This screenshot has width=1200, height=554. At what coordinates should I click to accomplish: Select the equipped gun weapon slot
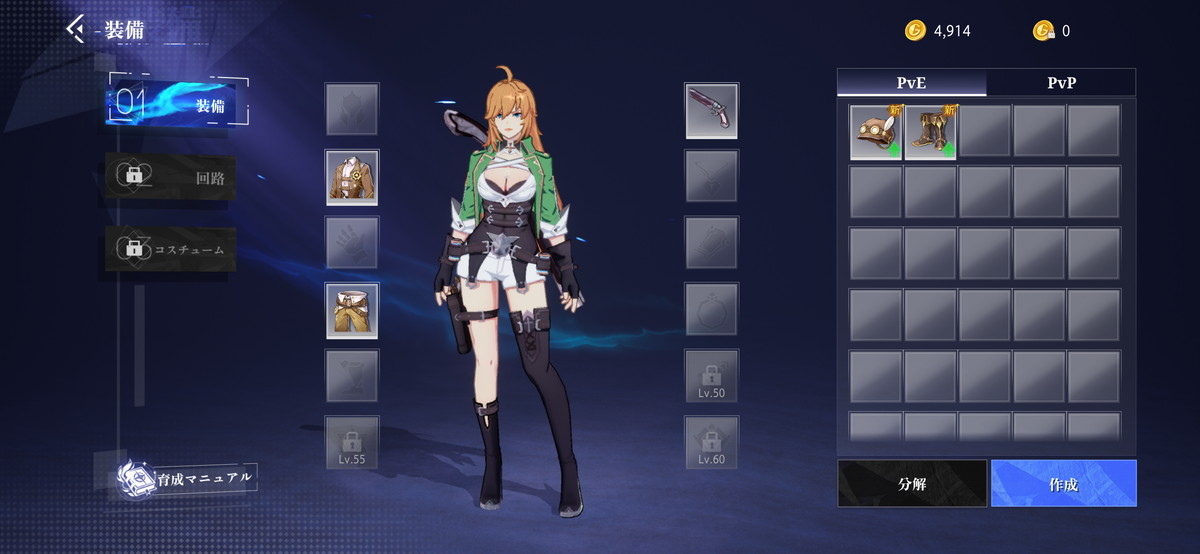pyautogui.click(x=712, y=110)
